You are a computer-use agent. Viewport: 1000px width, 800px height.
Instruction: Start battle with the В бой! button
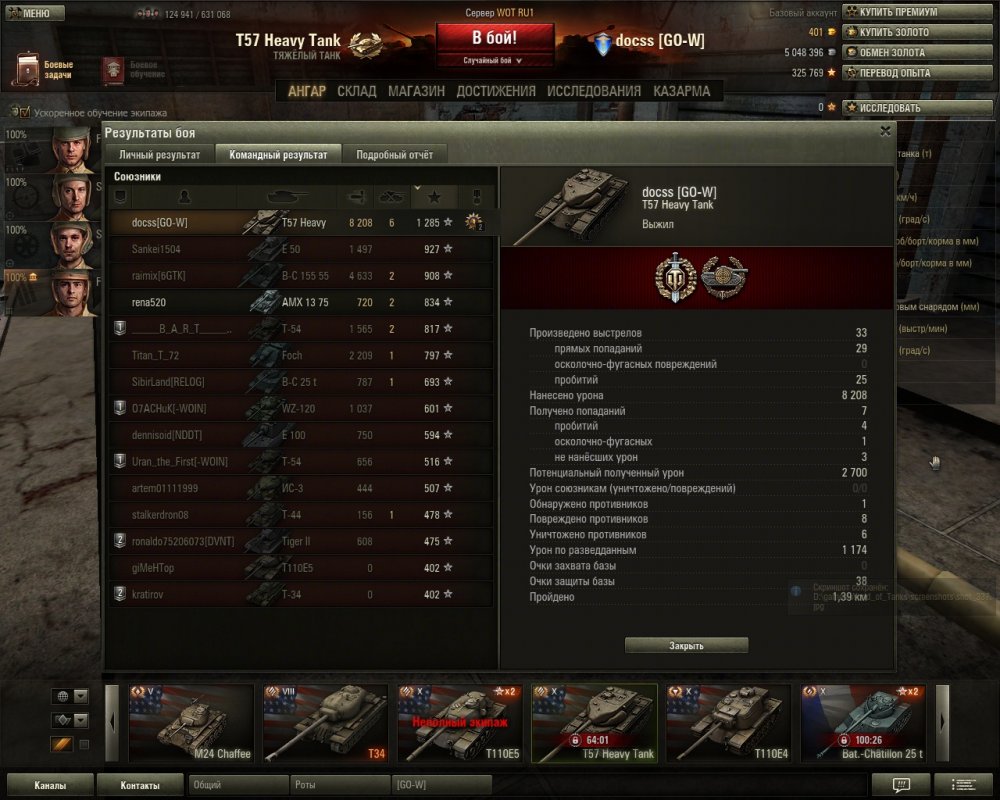(x=495, y=39)
